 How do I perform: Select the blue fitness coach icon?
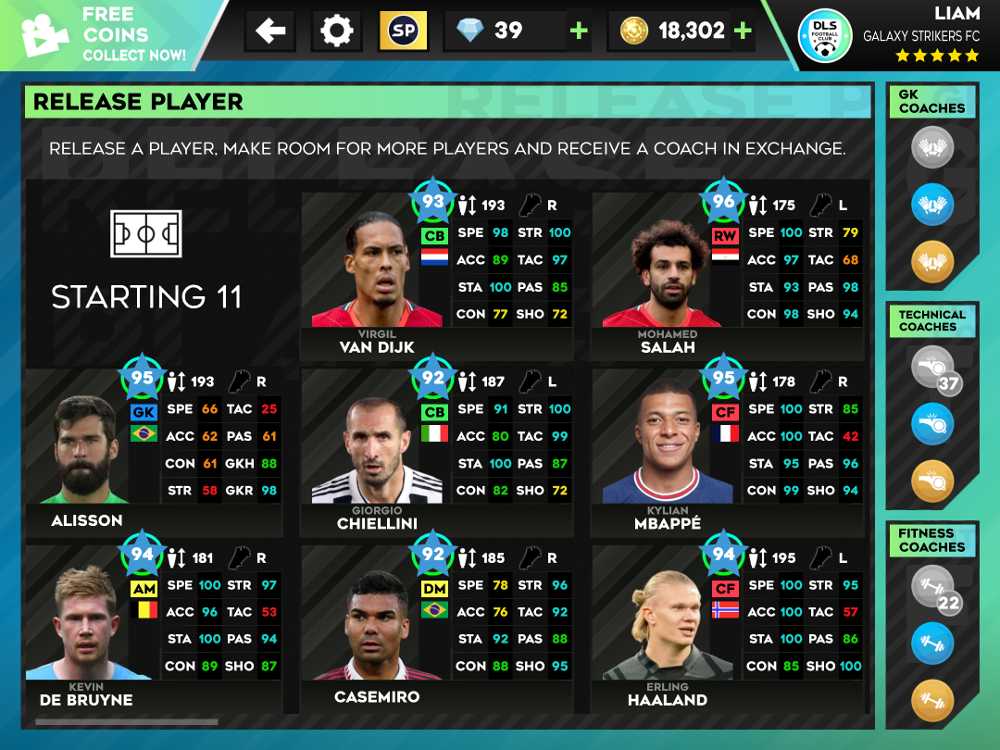point(932,643)
